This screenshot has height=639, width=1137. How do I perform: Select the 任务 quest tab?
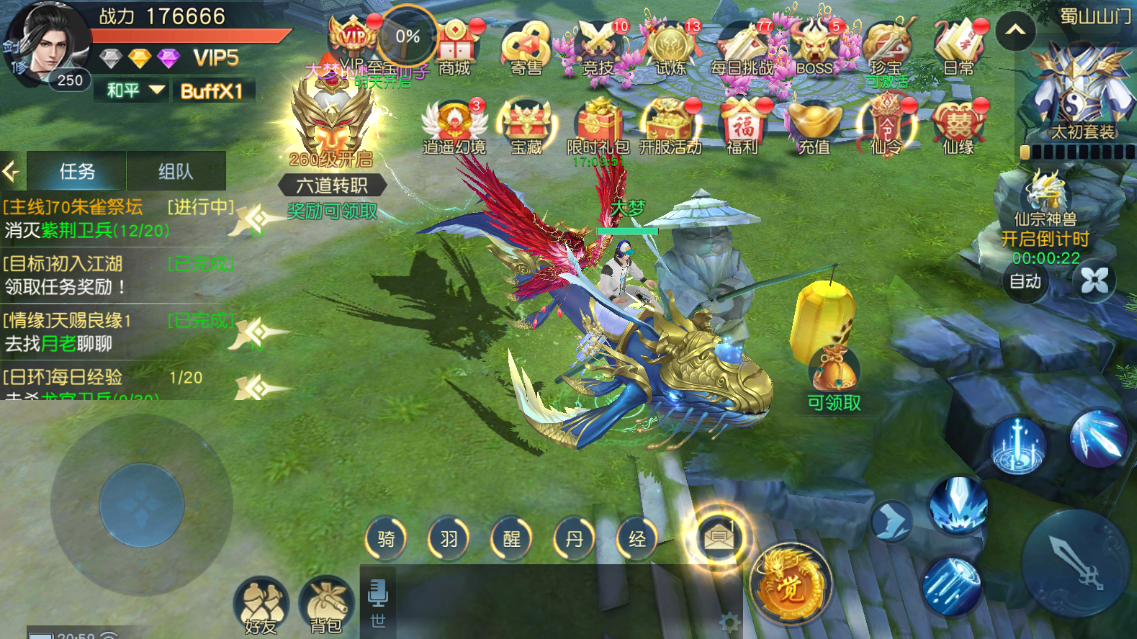tap(77, 171)
